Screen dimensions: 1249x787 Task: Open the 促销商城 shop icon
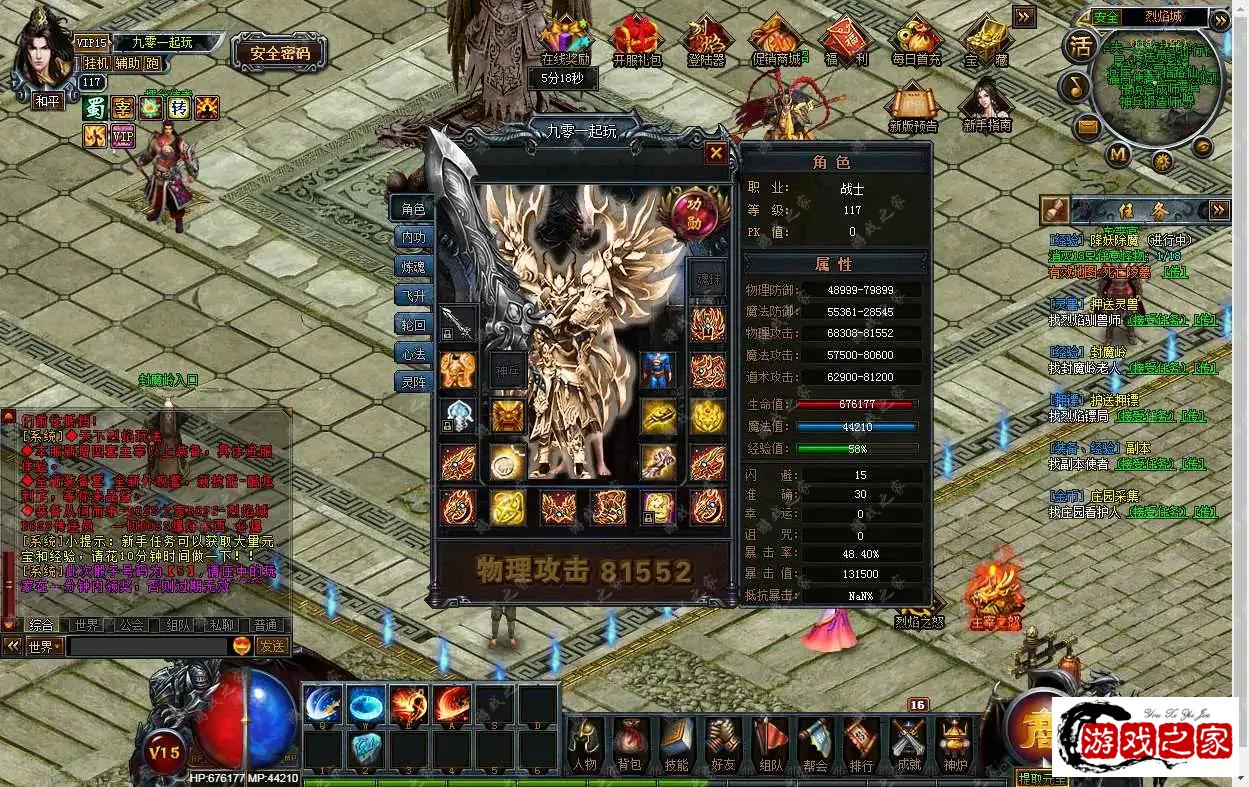point(775,41)
